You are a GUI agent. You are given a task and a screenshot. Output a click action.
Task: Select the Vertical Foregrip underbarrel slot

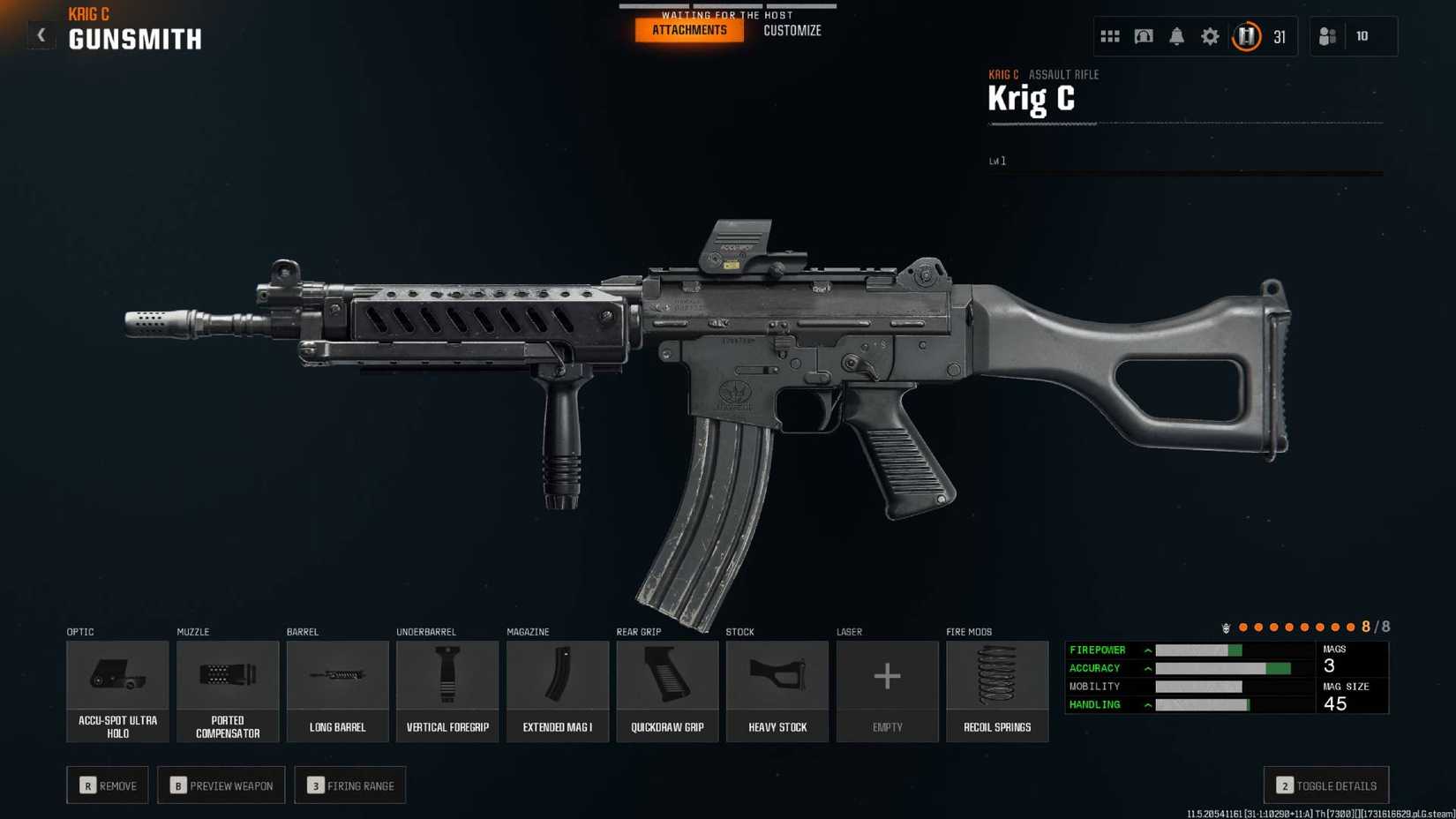[x=447, y=691]
